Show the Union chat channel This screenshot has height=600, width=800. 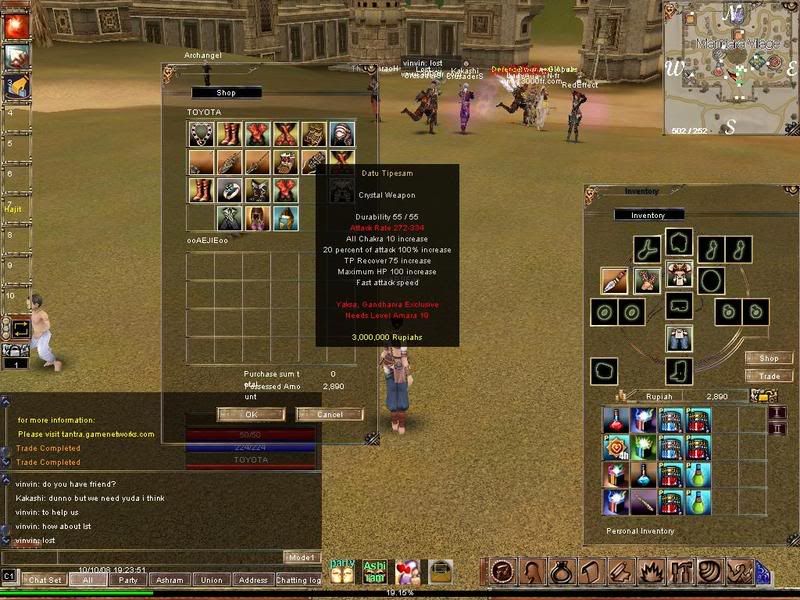(211, 579)
